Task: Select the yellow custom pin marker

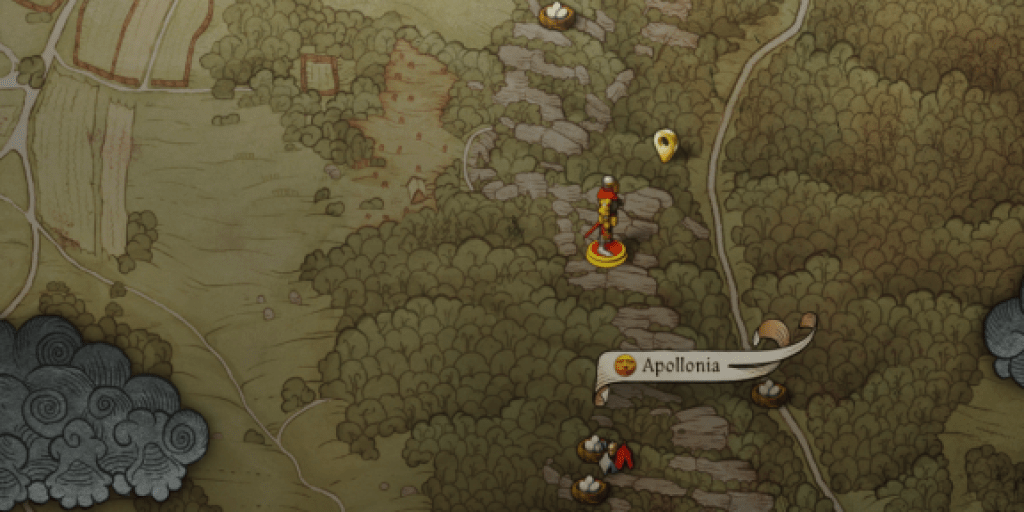Action: point(665,145)
